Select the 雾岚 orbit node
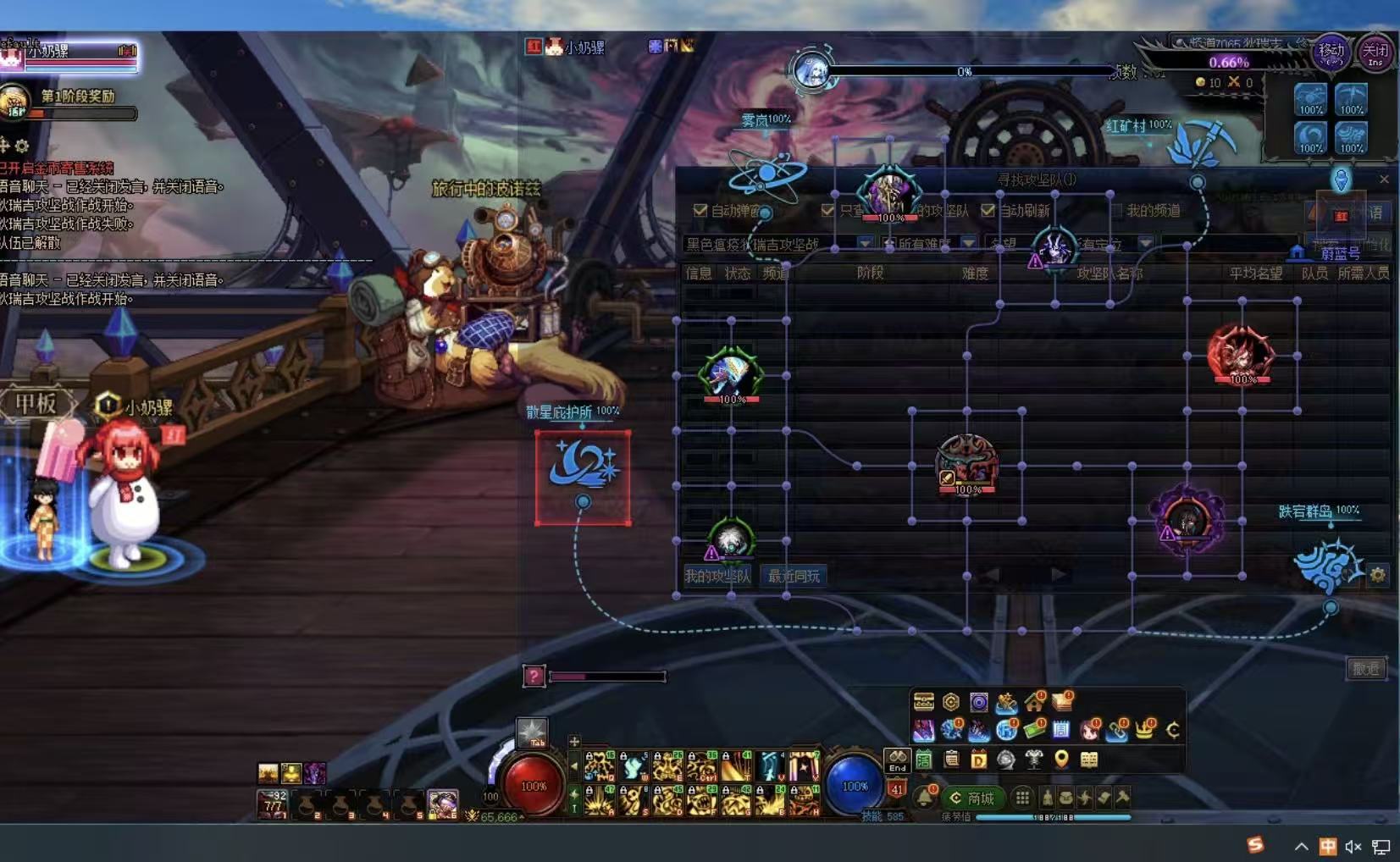 click(x=766, y=174)
